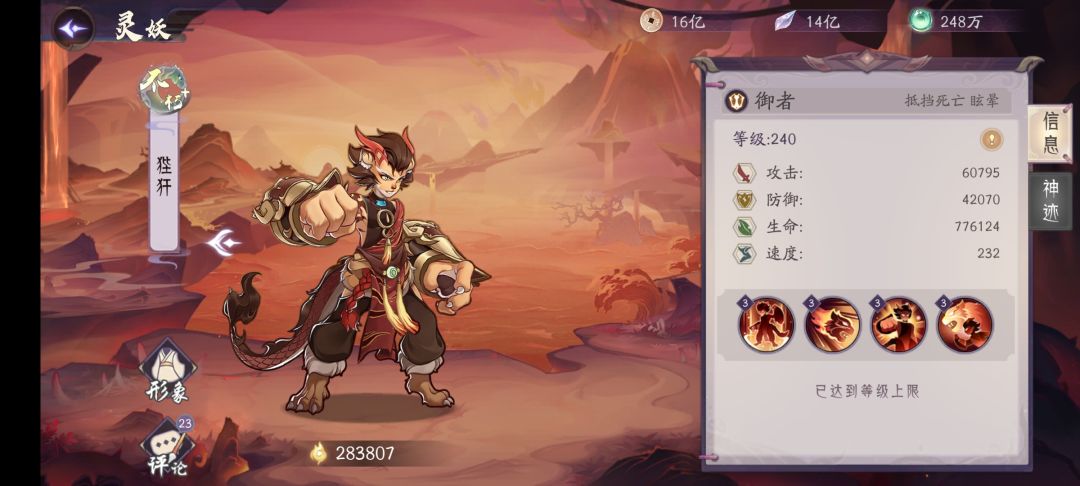View the standing silhouette skill icon

(x=767, y=324)
